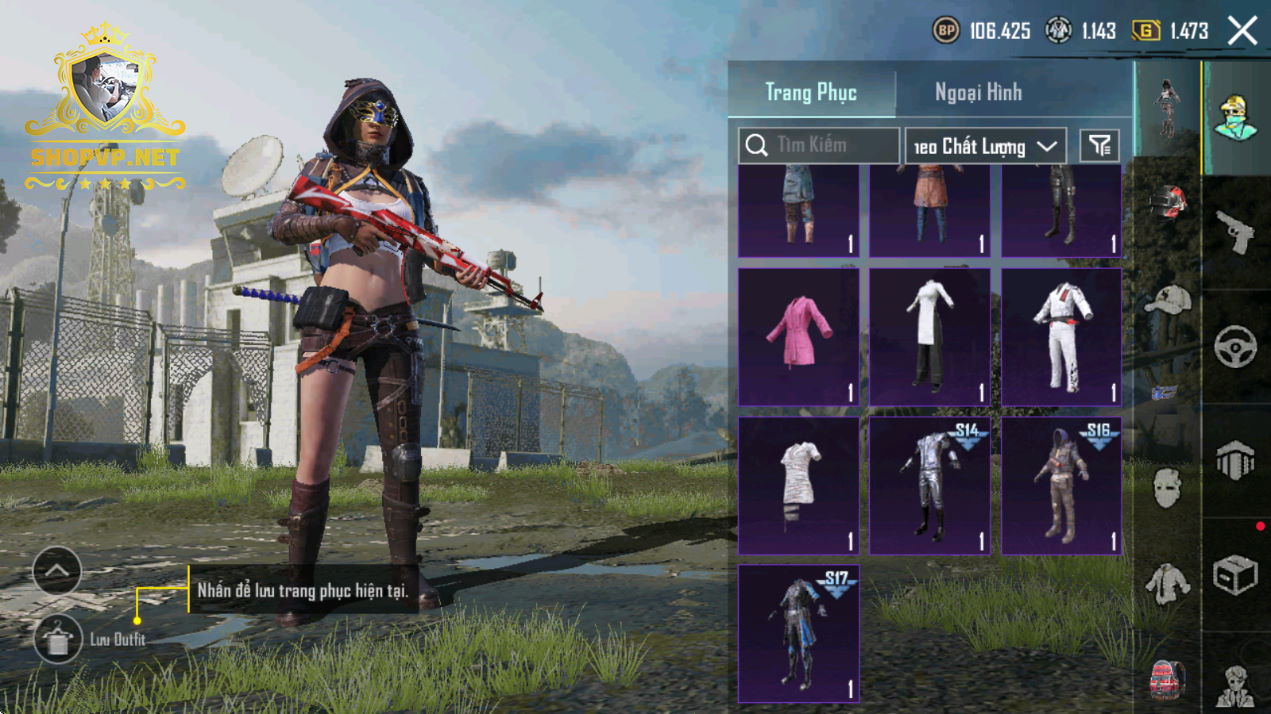The image size is (1271, 714).
Task: Switch to the Ngoại Hình tab
Action: [978, 93]
